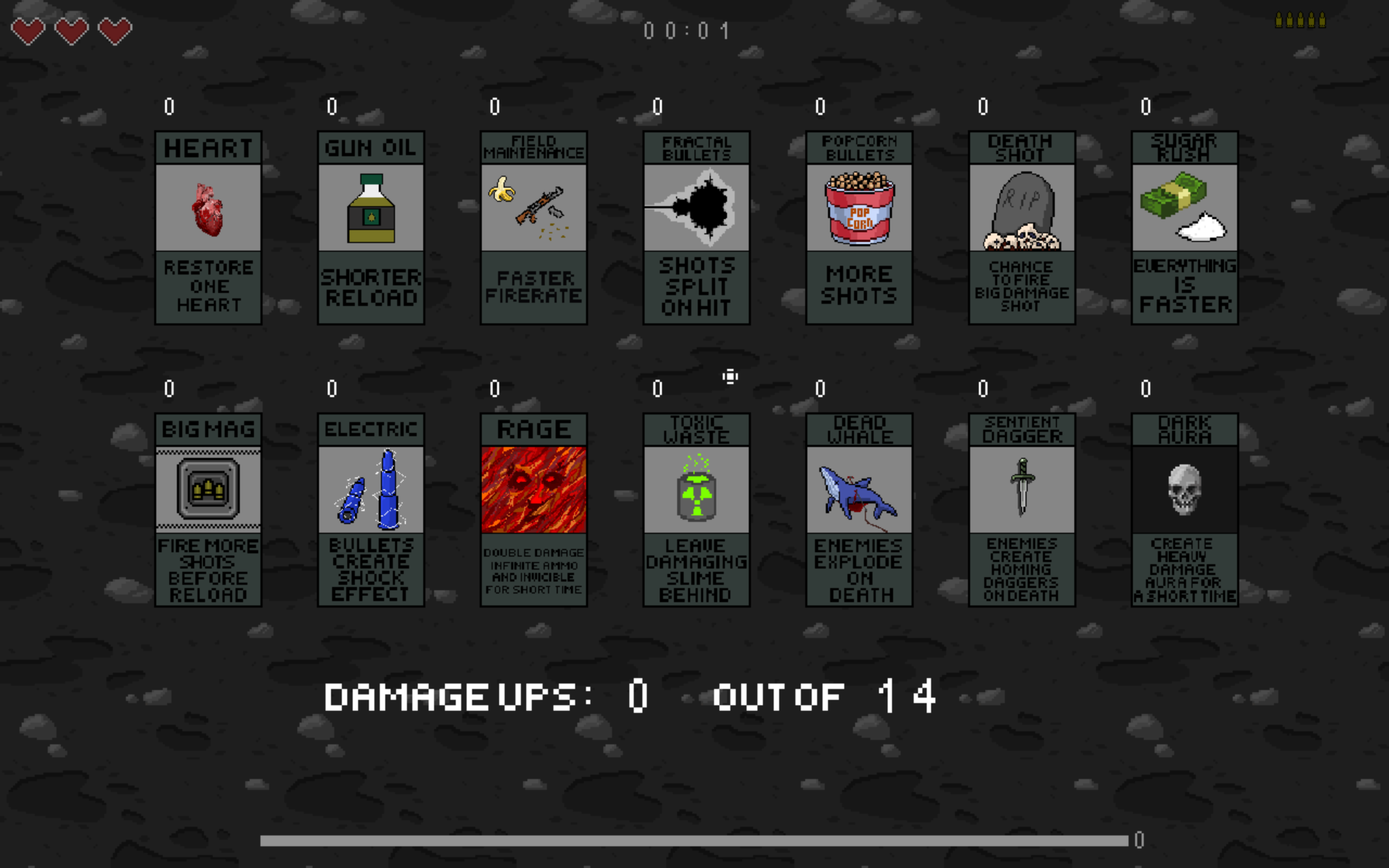Click the timer showing 00:01
The image size is (1389, 868).
point(686,30)
